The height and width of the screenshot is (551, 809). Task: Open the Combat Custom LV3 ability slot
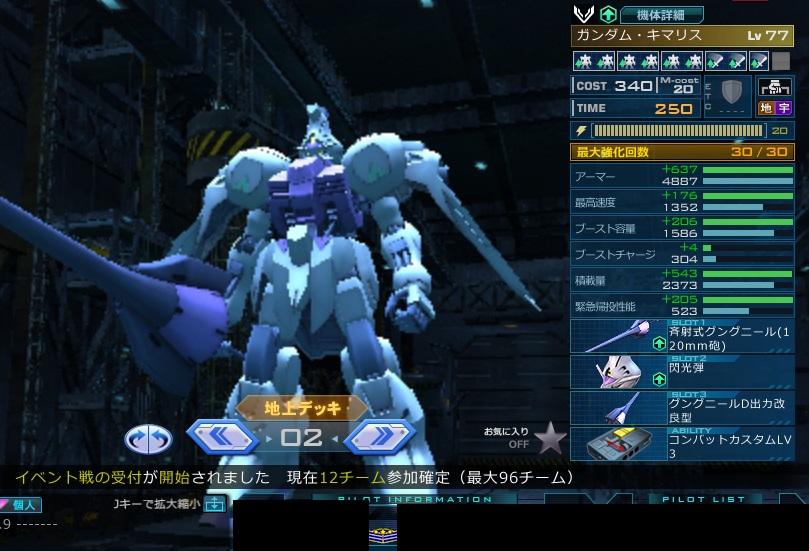[x=682, y=444]
